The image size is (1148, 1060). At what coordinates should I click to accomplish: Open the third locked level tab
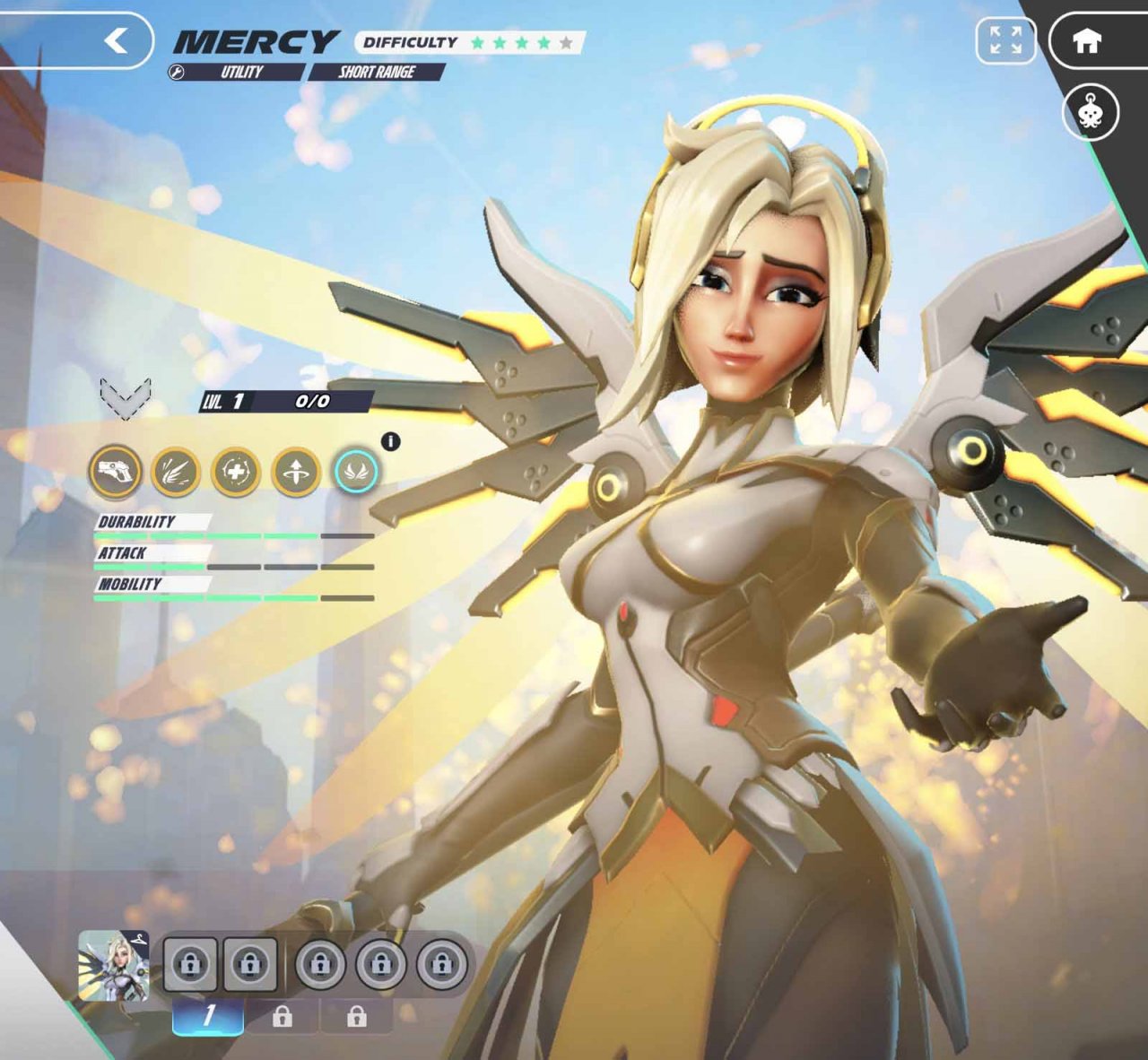pos(359,1016)
